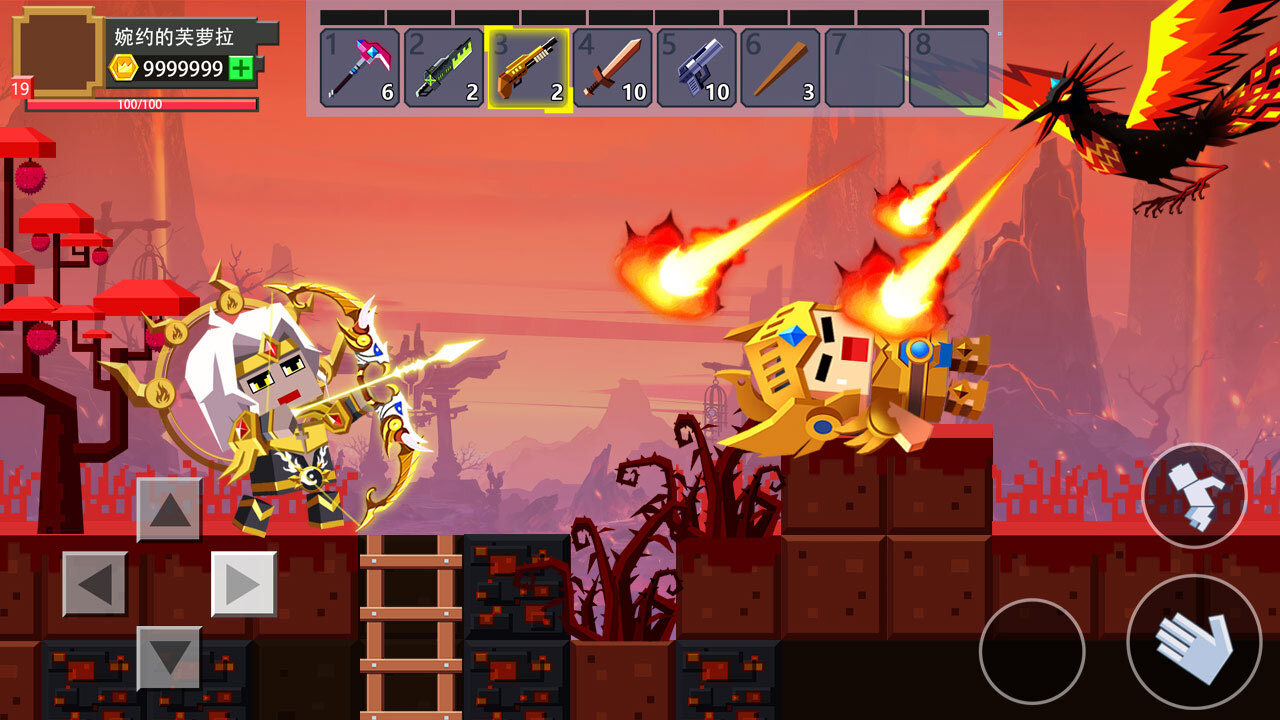
Task: Select the pink pickaxe hotbar slot
Action: click(360, 68)
